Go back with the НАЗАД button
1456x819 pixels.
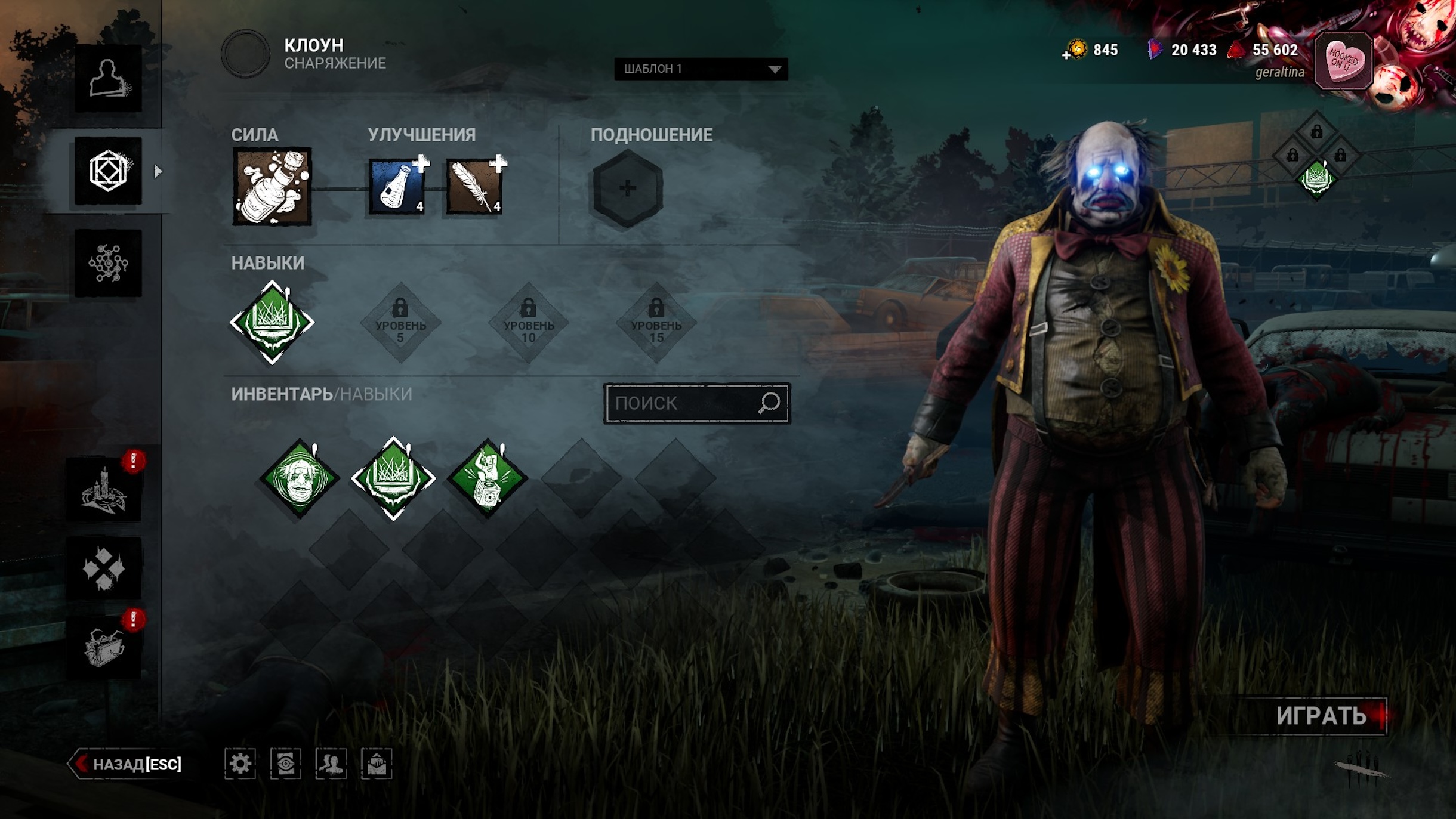128,764
